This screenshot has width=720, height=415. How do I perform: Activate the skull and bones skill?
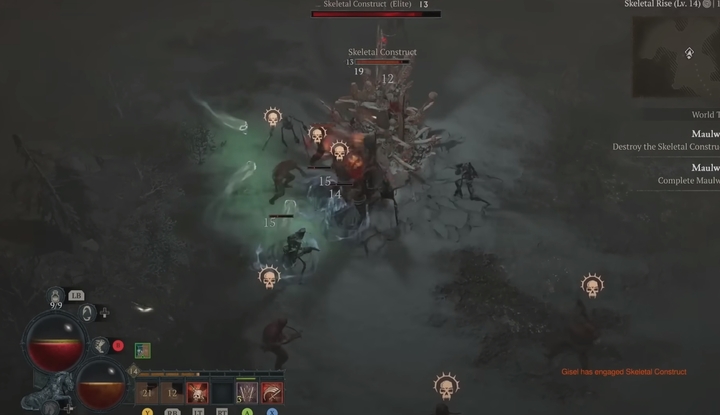(x=197, y=393)
